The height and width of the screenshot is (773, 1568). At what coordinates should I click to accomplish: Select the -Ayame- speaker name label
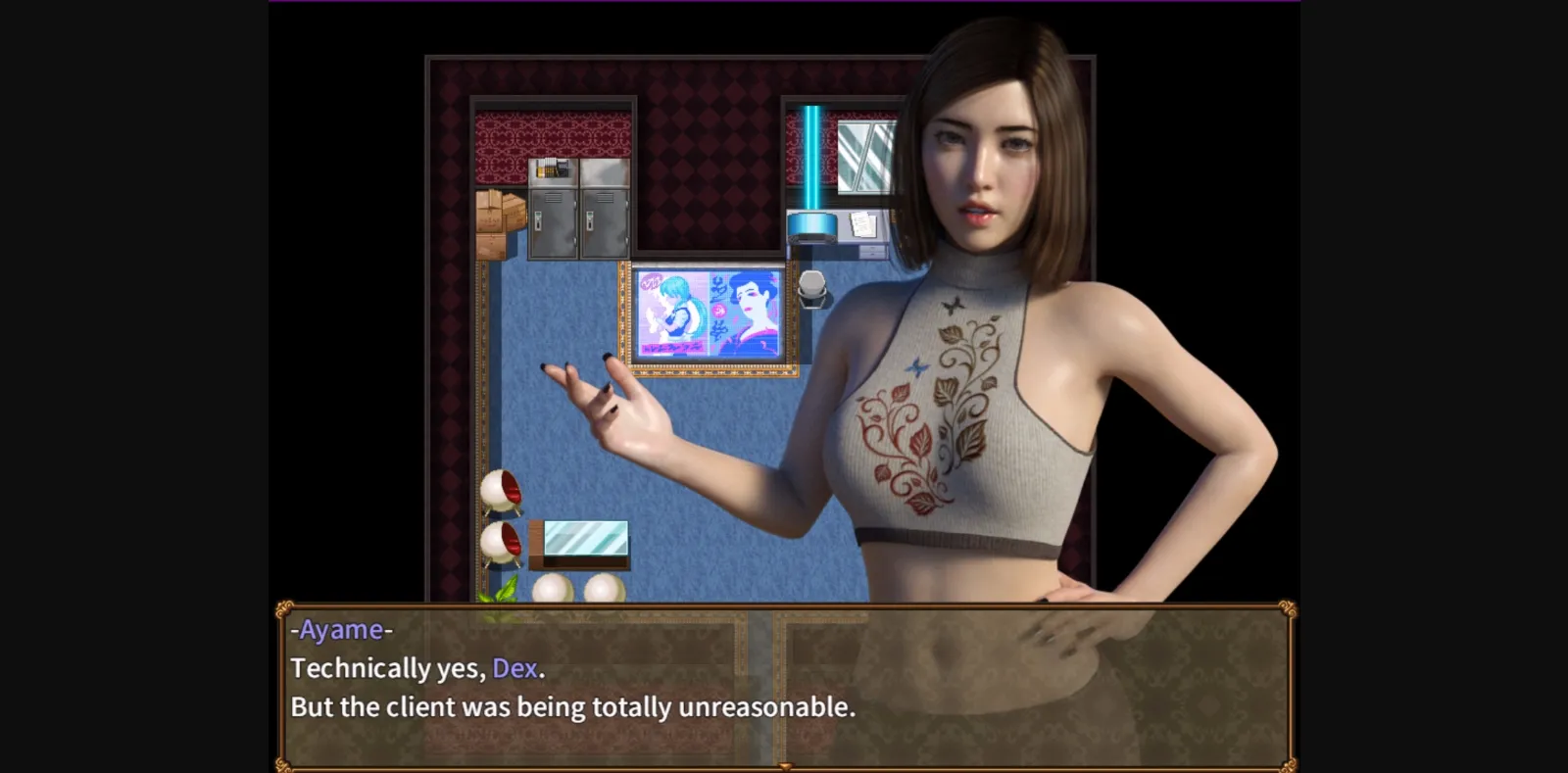pos(341,630)
